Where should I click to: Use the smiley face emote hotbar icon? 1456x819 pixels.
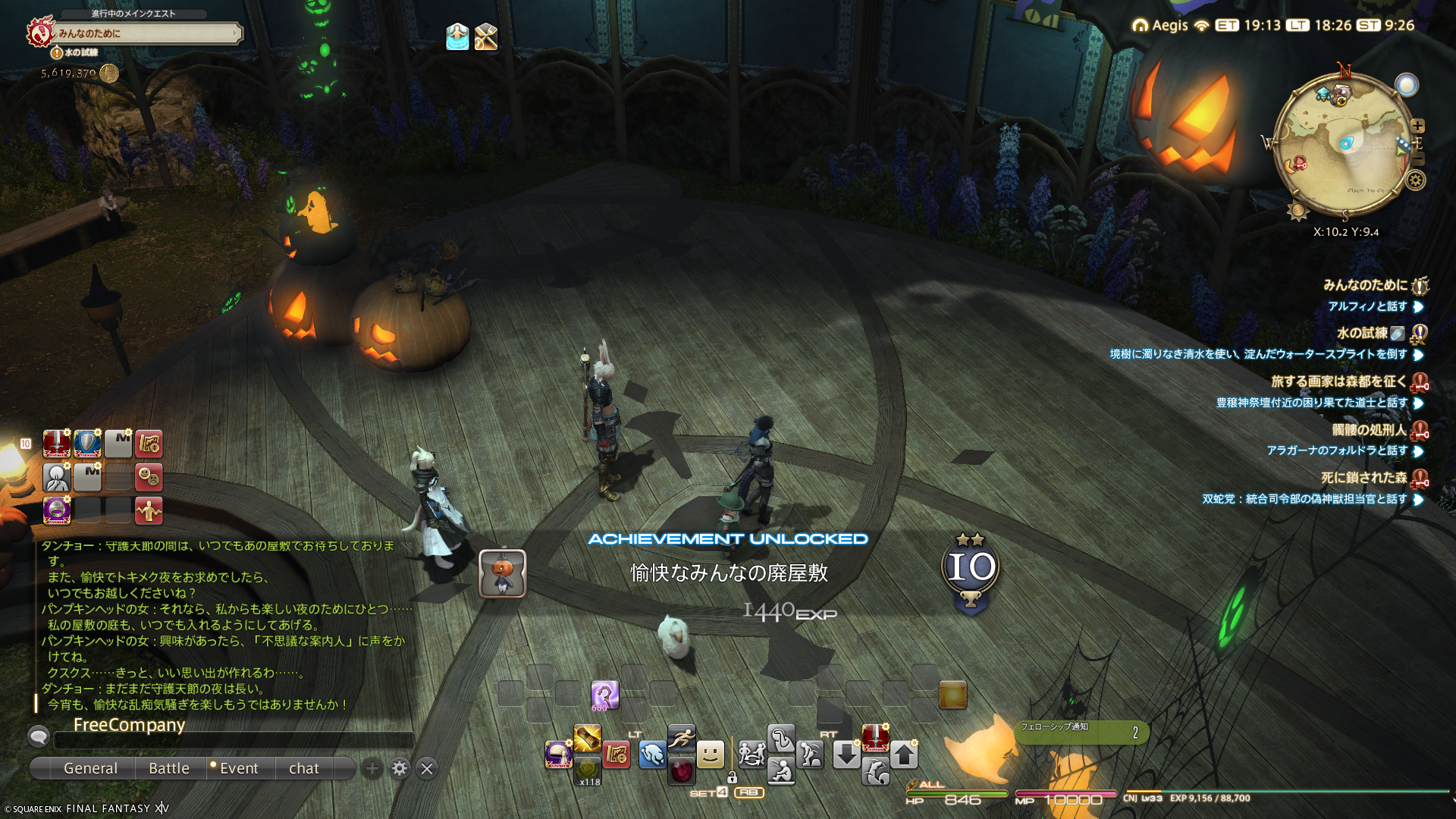[711, 754]
